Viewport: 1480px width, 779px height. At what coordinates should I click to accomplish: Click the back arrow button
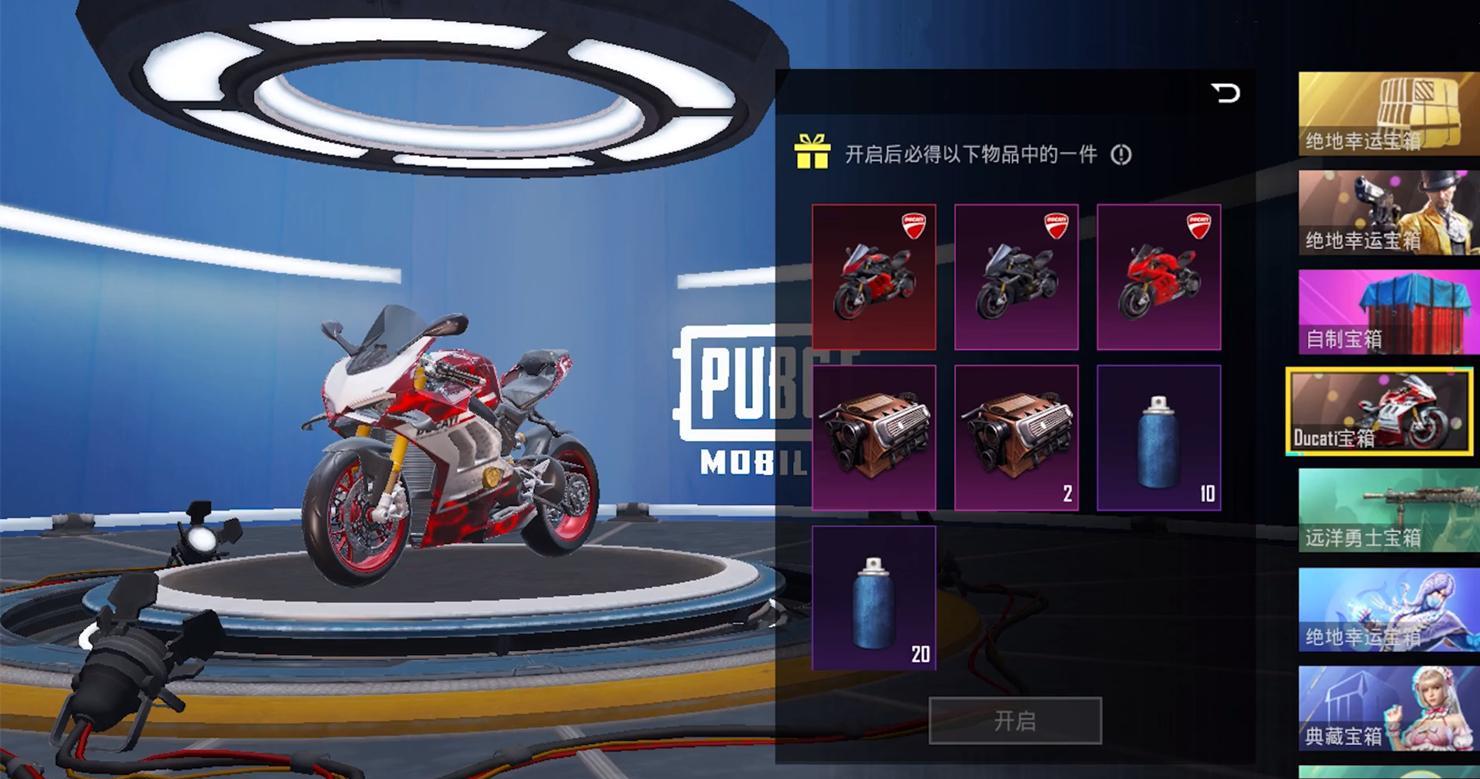[1225, 93]
